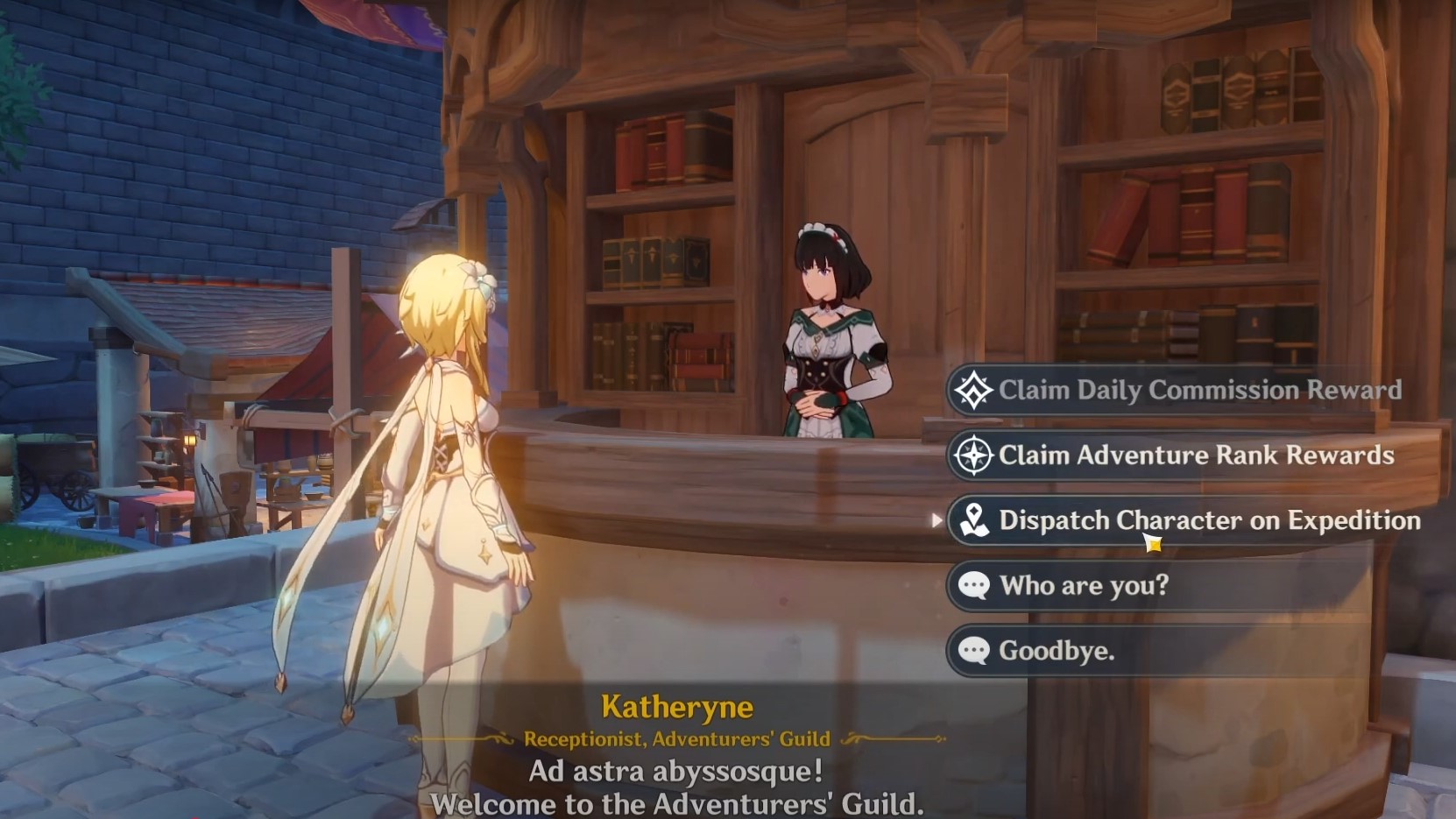Select Claim Adventure Rank Rewards option
Screen dimensions: 1456x819
[x=1196, y=455]
